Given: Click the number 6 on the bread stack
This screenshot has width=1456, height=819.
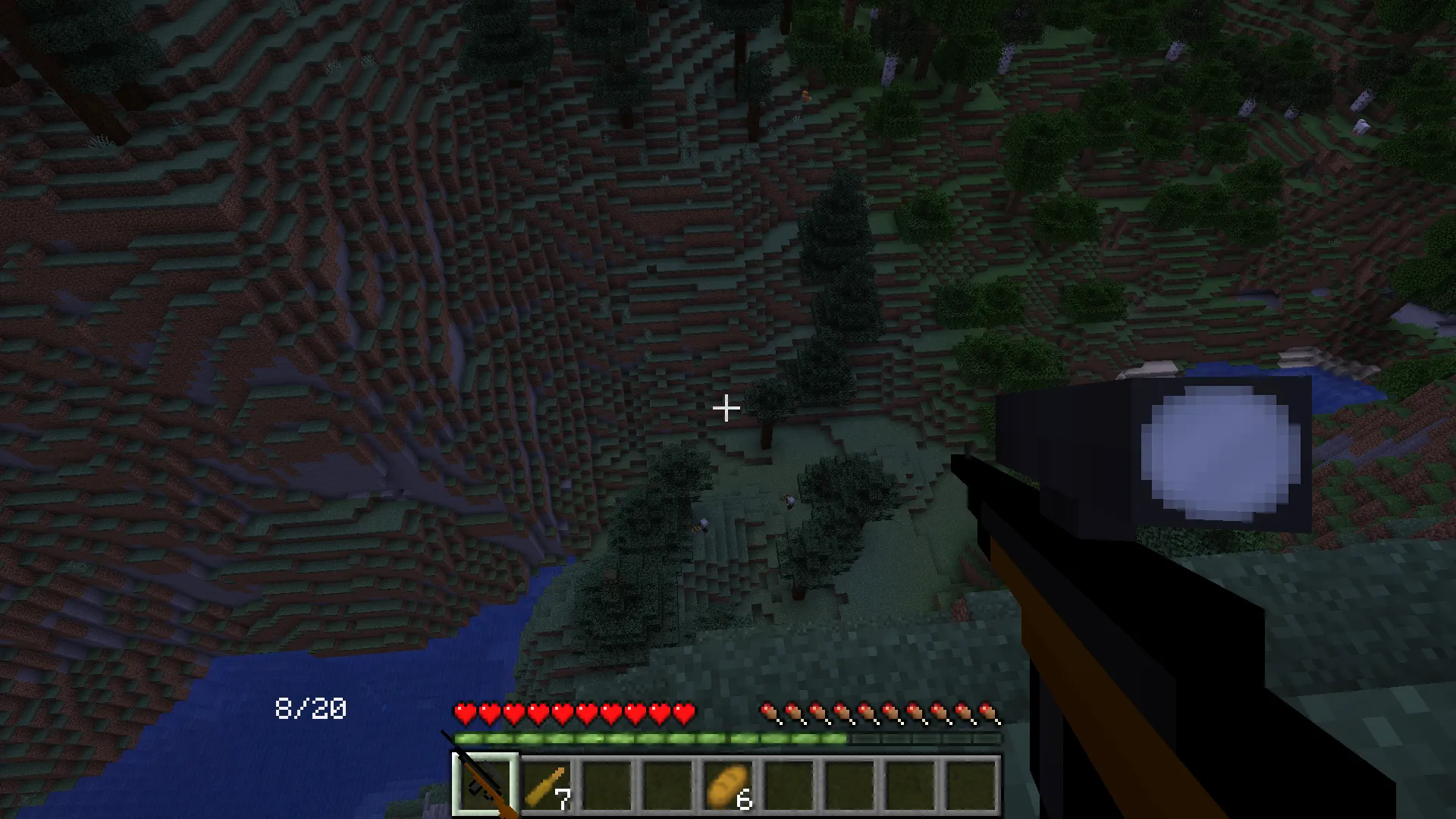Looking at the screenshot, I should [x=744, y=799].
